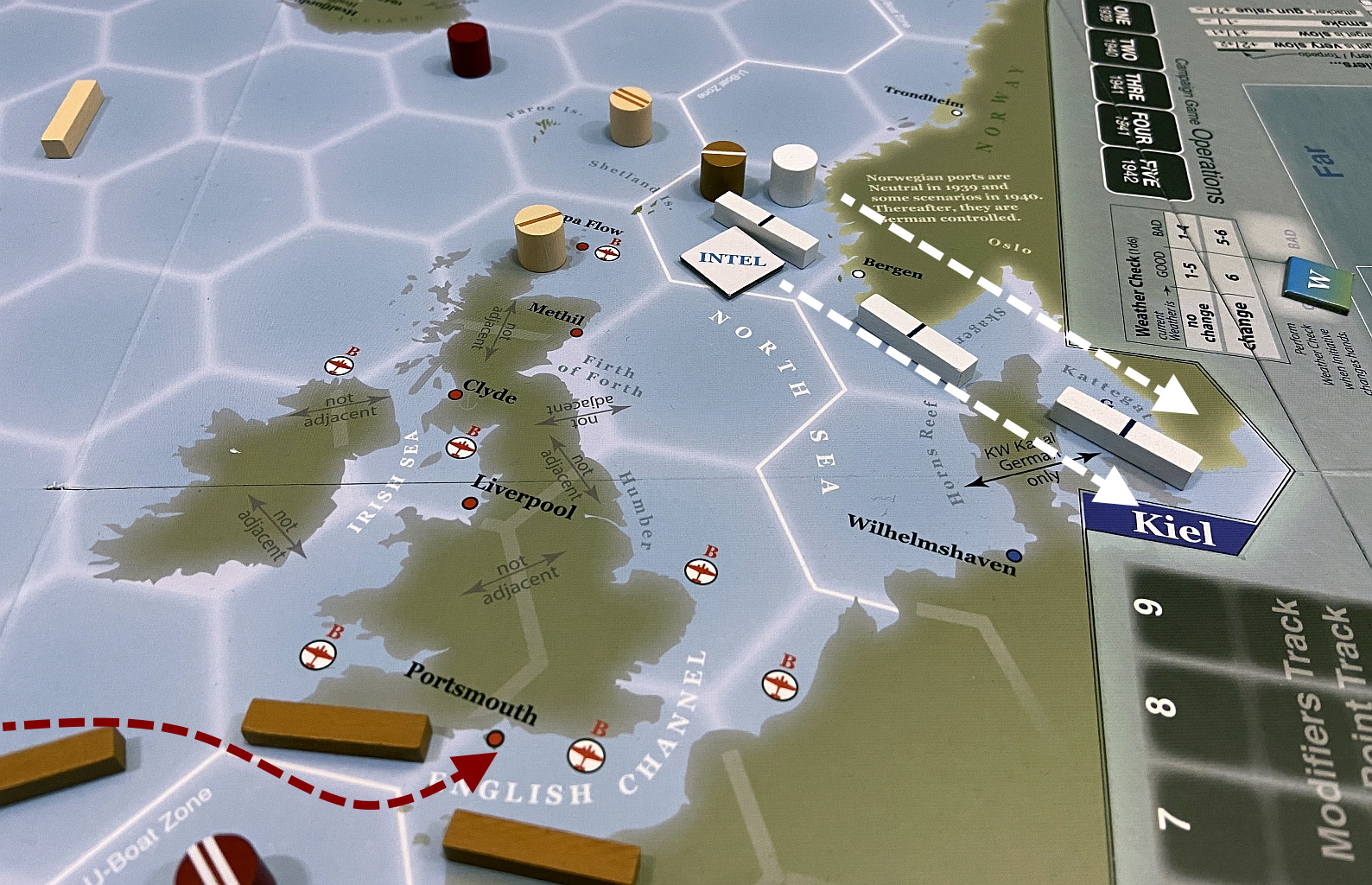The height and width of the screenshot is (885, 1372).
Task: Choose the Kiel port box
Action: click(x=1172, y=525)
